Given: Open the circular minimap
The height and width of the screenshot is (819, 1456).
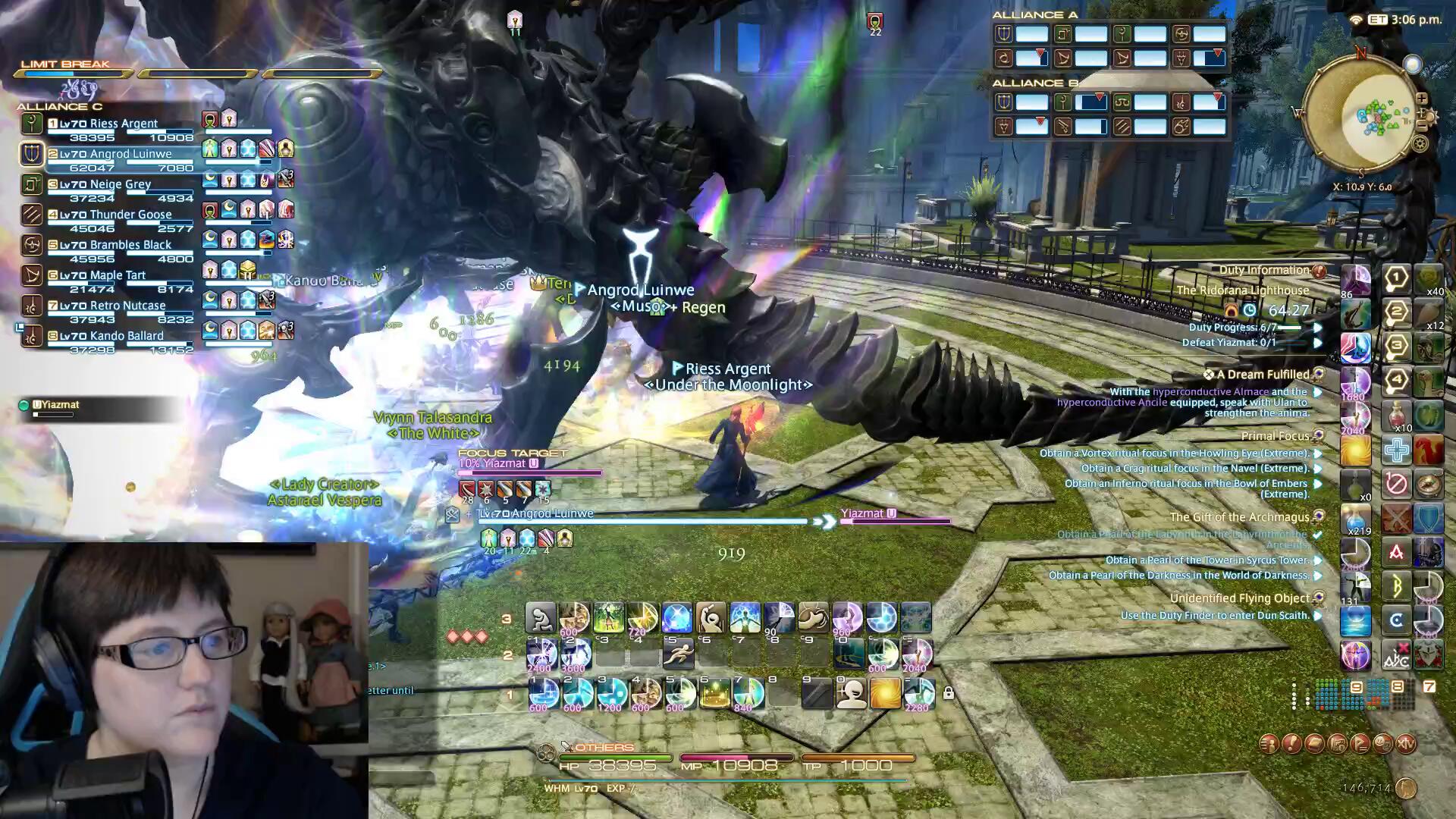Looking at the screenshot, I should tap(1361, 115).
